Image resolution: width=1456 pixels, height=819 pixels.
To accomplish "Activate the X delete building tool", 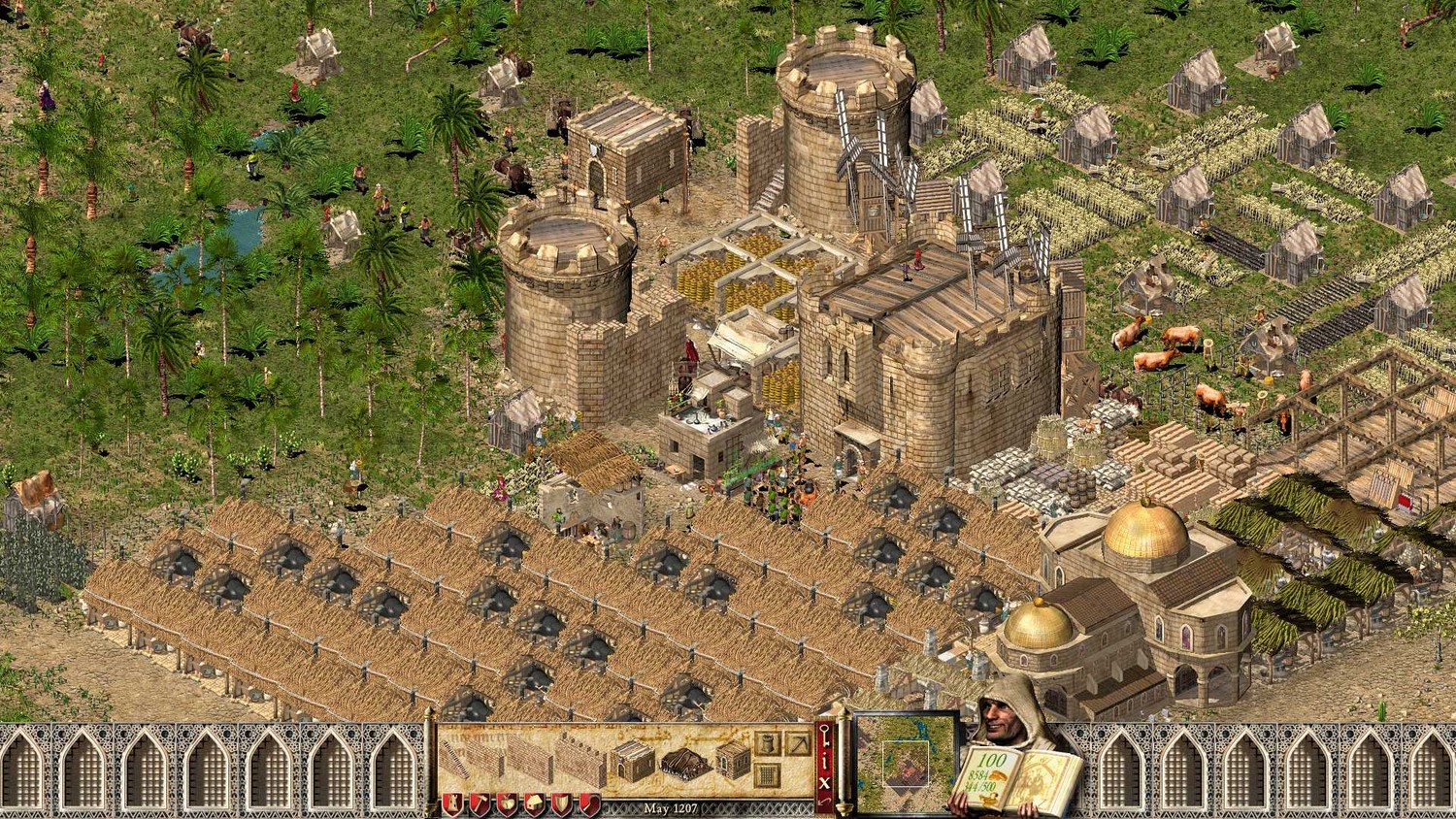I will coord(826,784).
